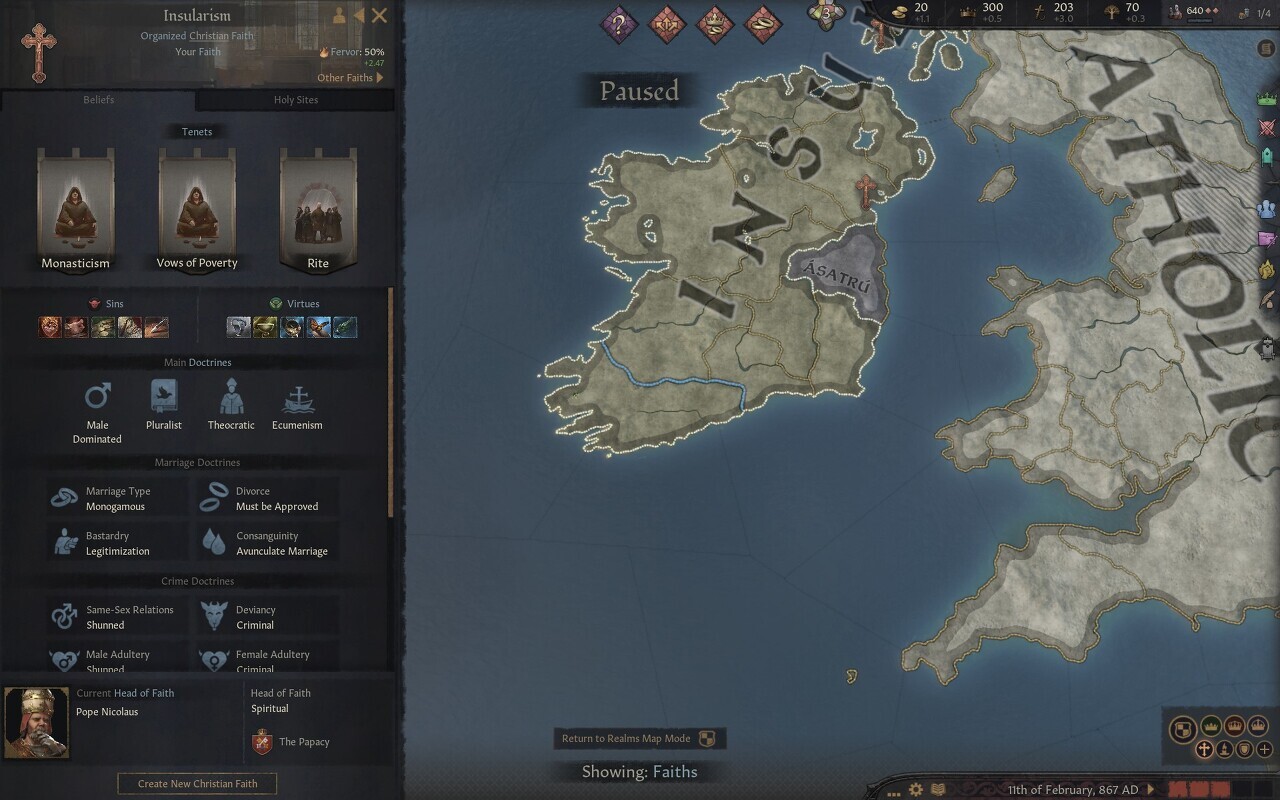
Task: Click Create New Christian Faith button
Action: (x=197, y=784)
